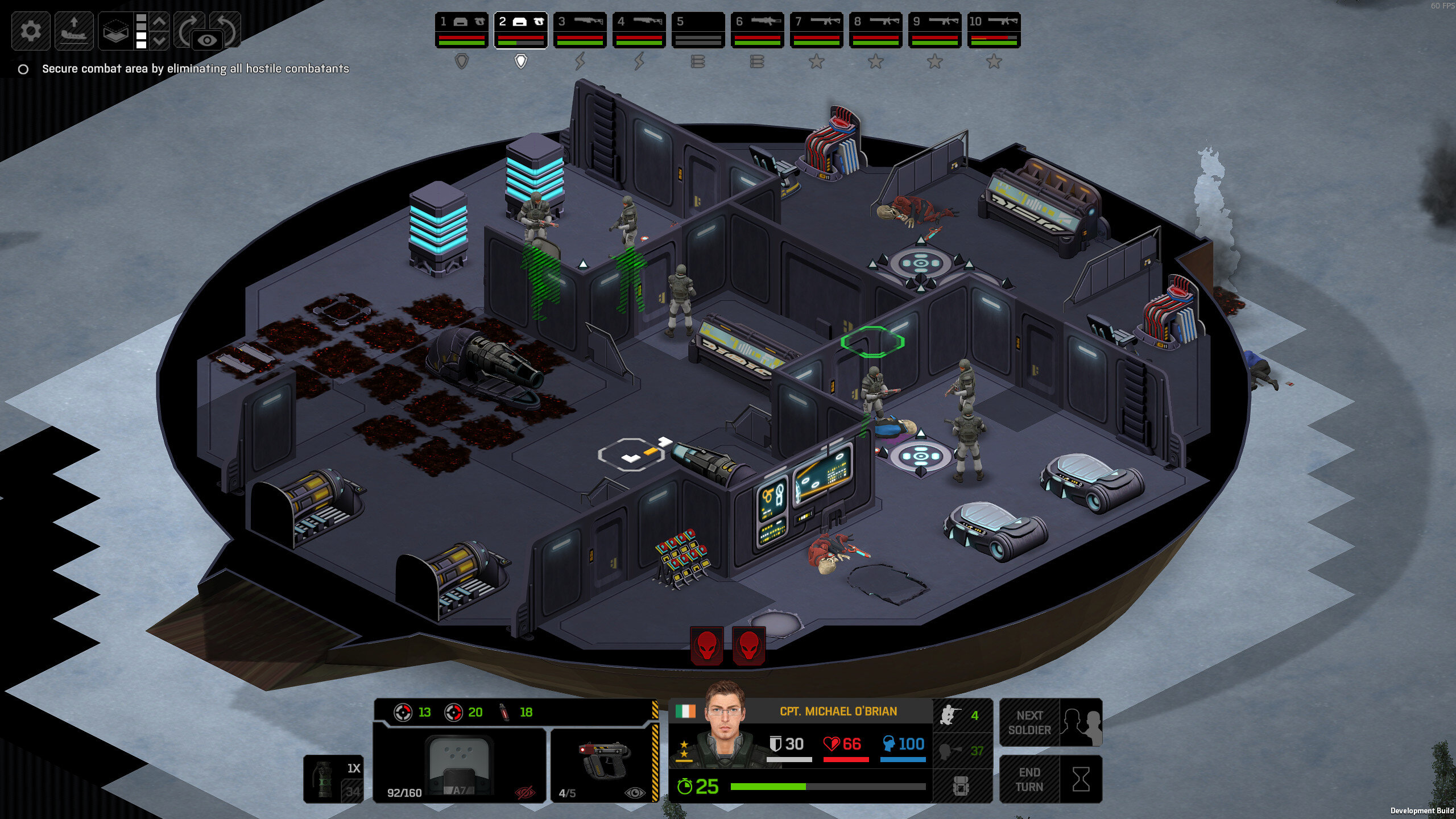Switch to soldier 10 in the squad bar
Viewport: 1456px width, 819px height.
994,30
